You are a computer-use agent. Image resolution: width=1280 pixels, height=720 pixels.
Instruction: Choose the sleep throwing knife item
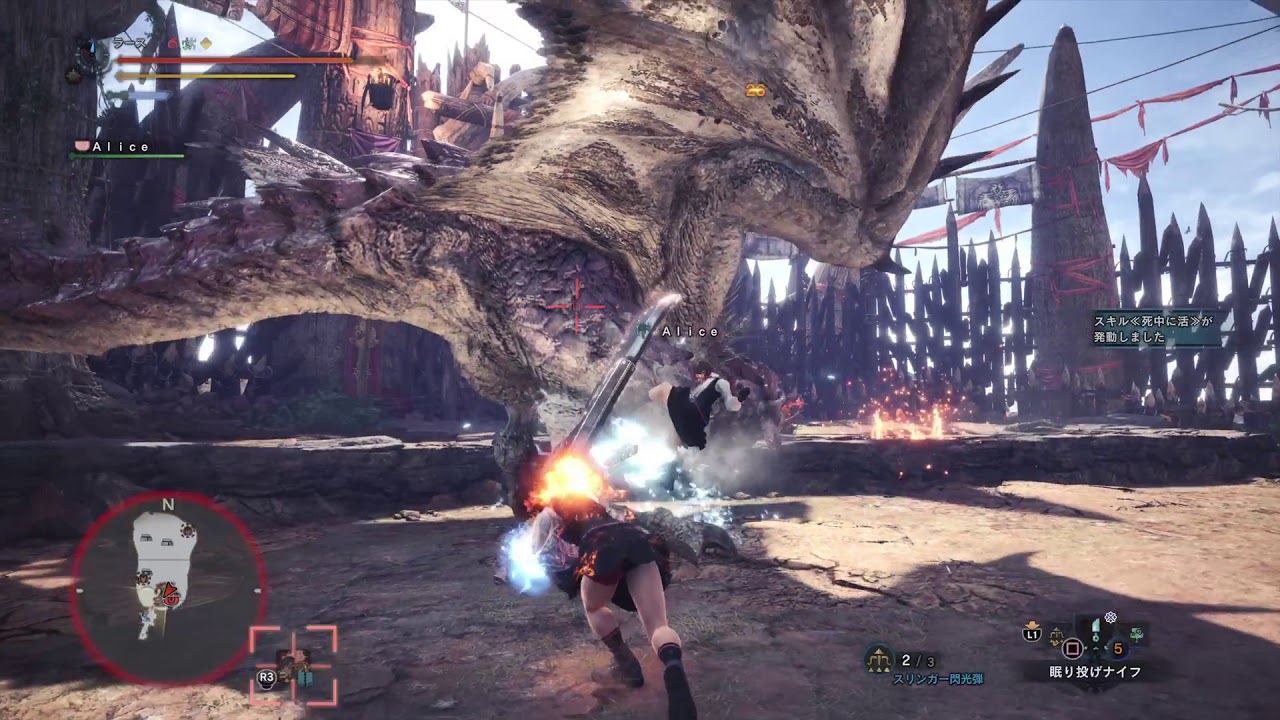(1097, 632)
